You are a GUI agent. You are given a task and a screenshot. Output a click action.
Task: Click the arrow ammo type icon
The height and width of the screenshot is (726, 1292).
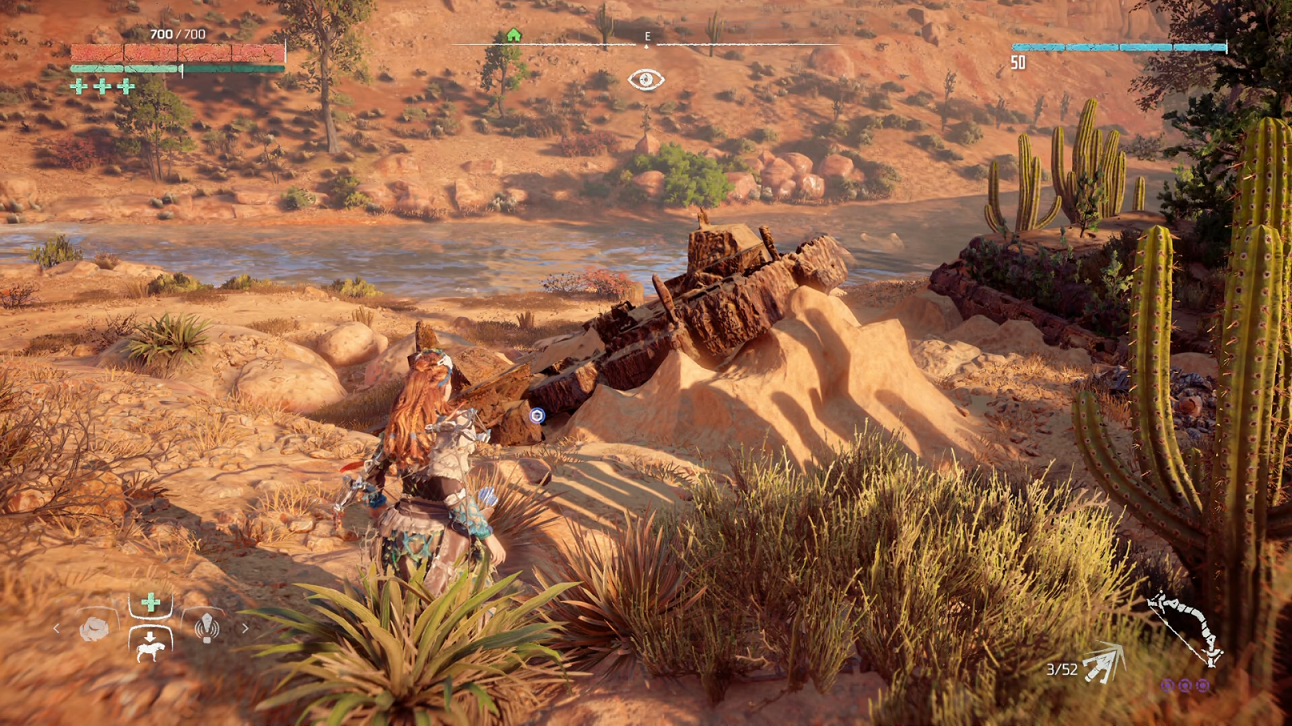point(1104,665)
